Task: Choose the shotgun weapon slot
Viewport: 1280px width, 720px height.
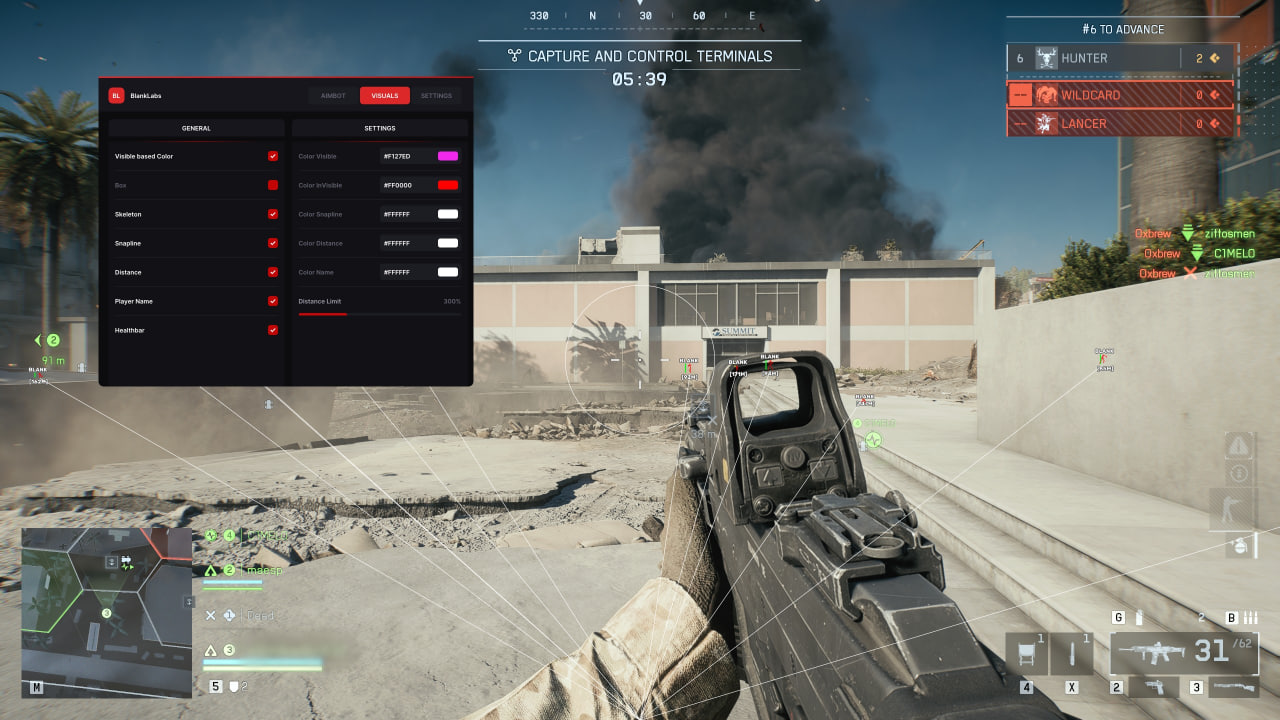Action: (x=1234, y=687)
